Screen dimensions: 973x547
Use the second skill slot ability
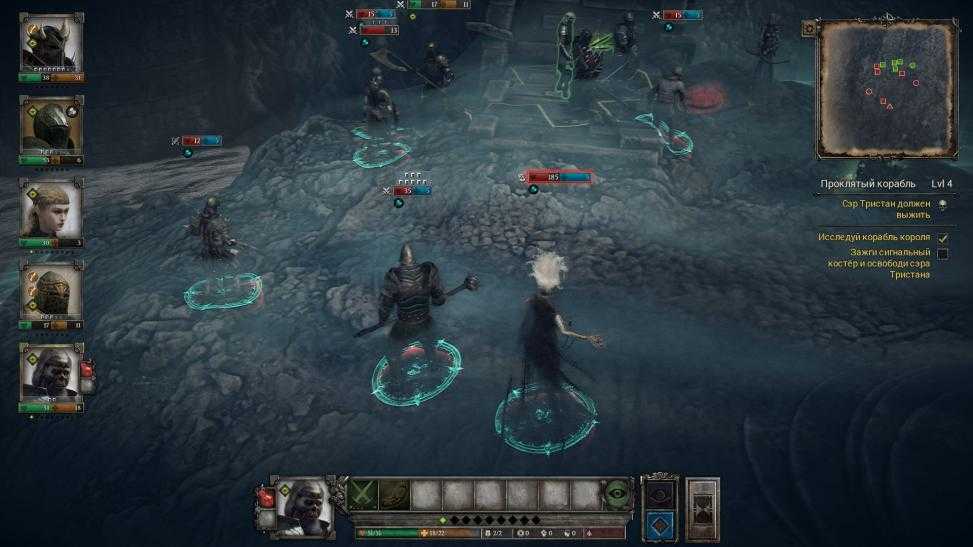point(395,494)
